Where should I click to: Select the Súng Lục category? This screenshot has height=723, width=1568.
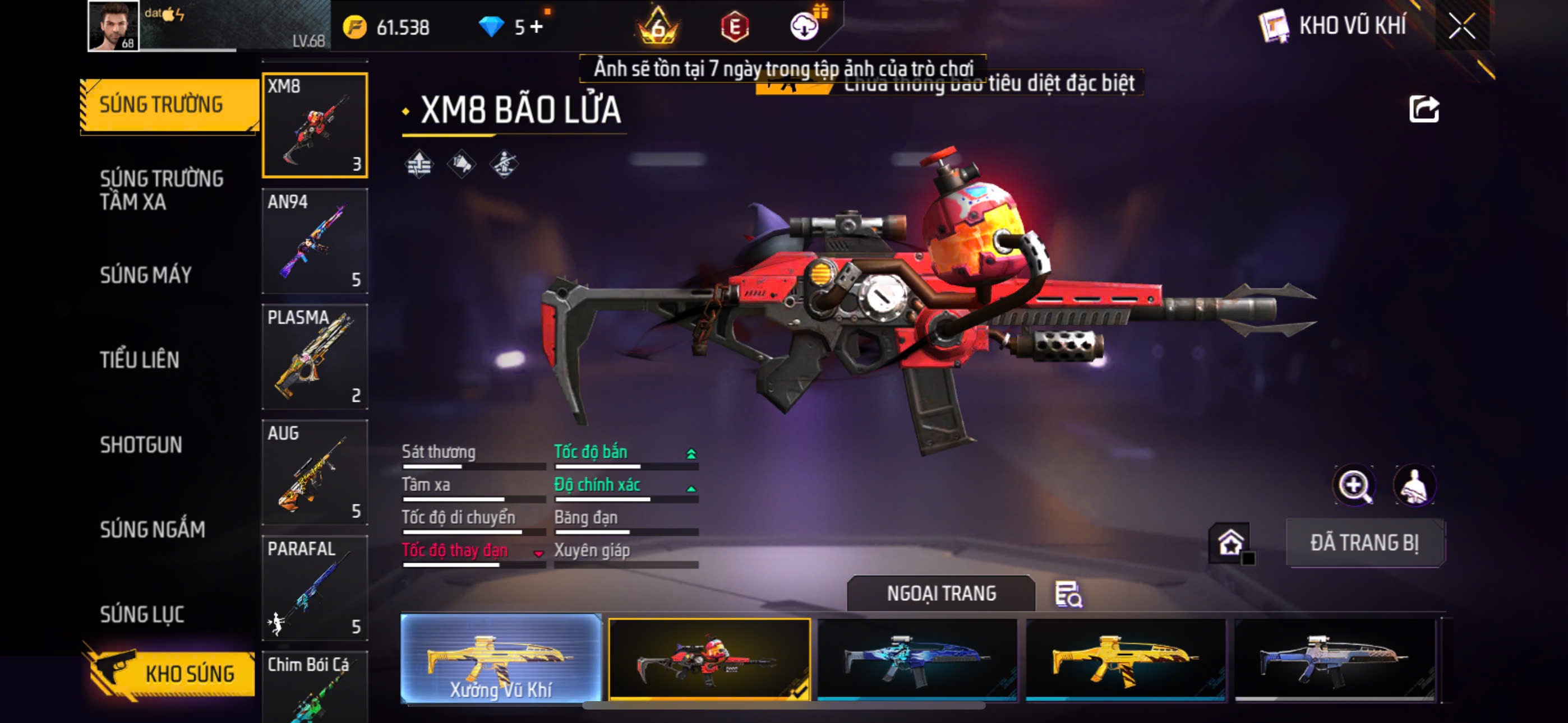(x=142, y=614)
